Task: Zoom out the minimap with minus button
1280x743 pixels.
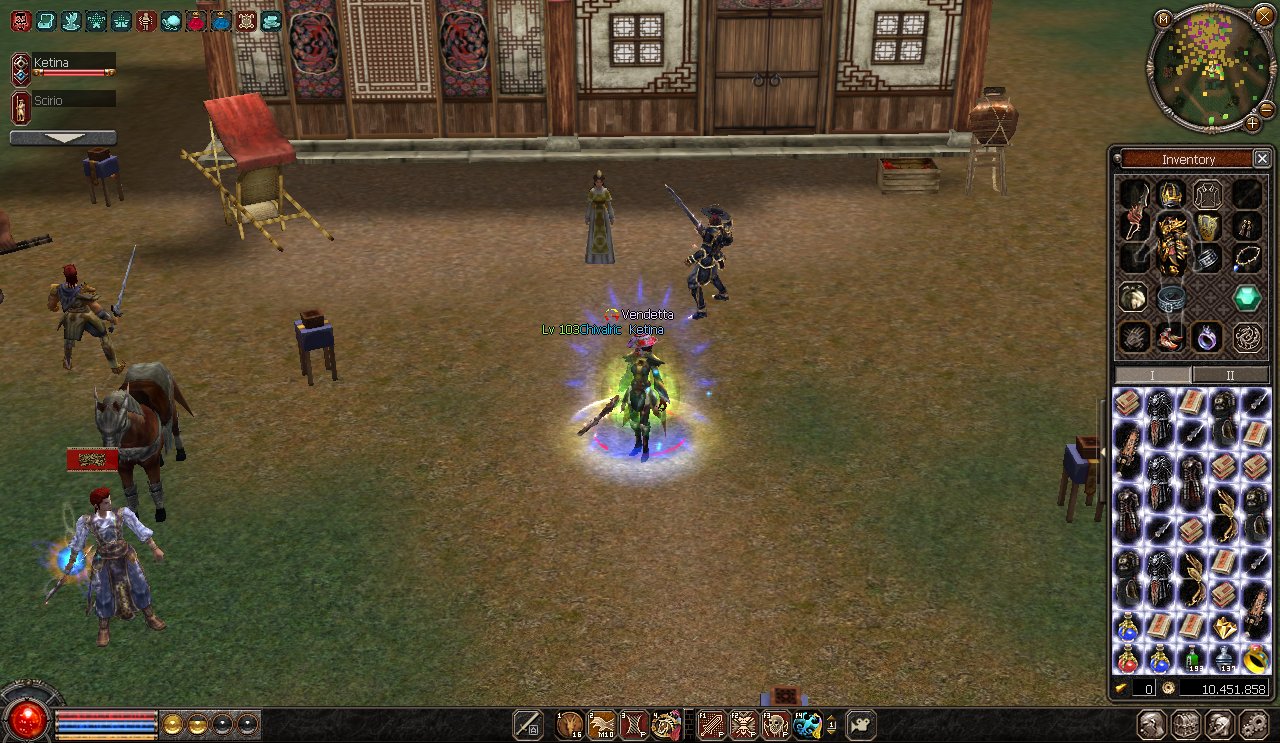Action: pyautogui.click(x=1266, y=108)
